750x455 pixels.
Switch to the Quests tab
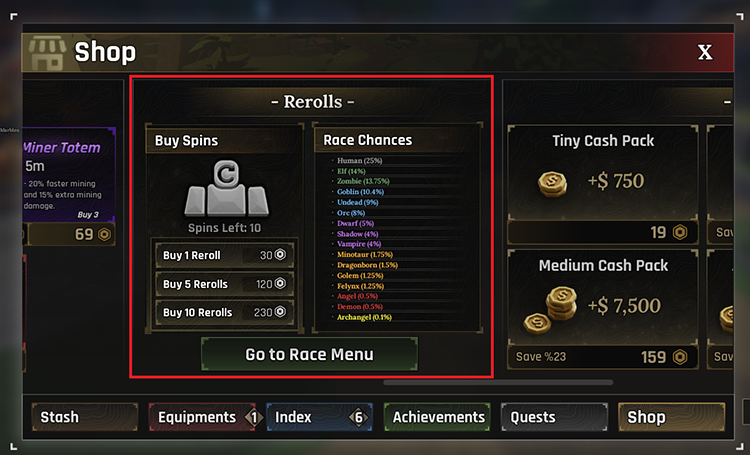pos(555,417)
